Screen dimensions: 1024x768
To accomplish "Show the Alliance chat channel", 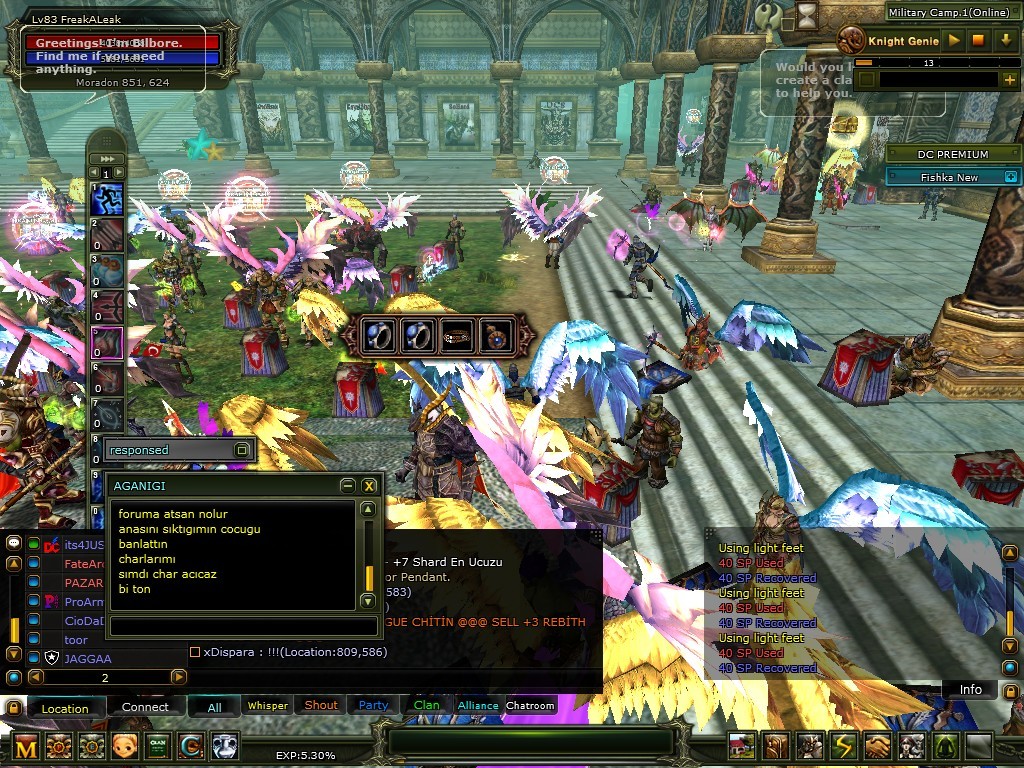I will coord(478,706).
